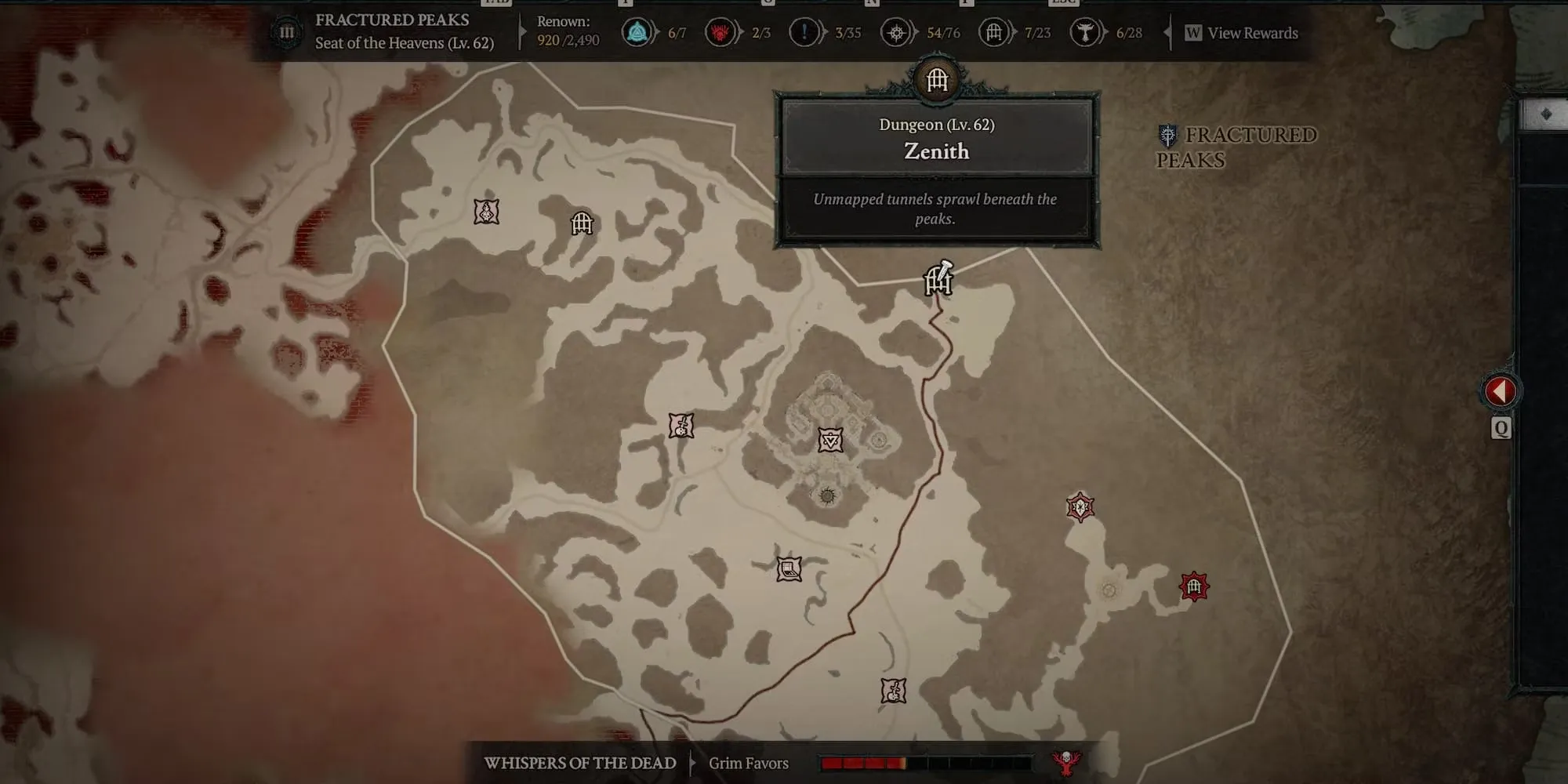This screenshot has height=784, width=1568.
Task: Open View Rewards for renown
Action: (x=1242, y=33)
